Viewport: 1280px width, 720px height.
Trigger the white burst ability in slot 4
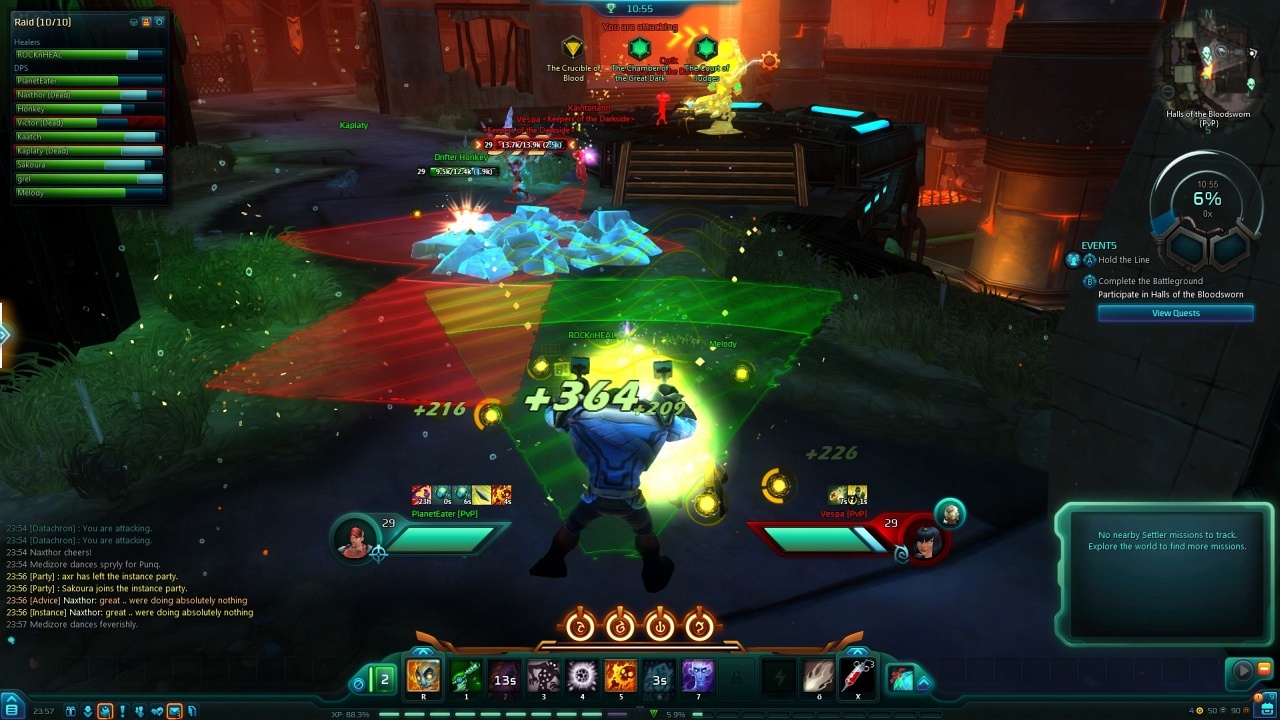click(x=582, y=677)
